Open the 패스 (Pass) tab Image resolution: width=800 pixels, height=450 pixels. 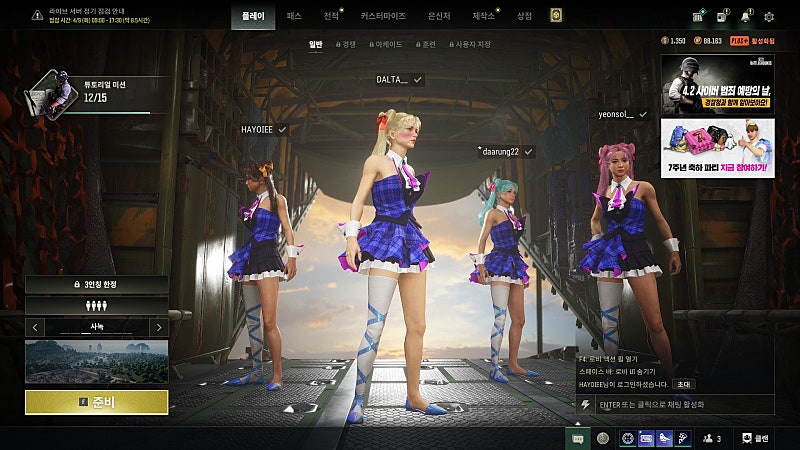coord(294,16)
